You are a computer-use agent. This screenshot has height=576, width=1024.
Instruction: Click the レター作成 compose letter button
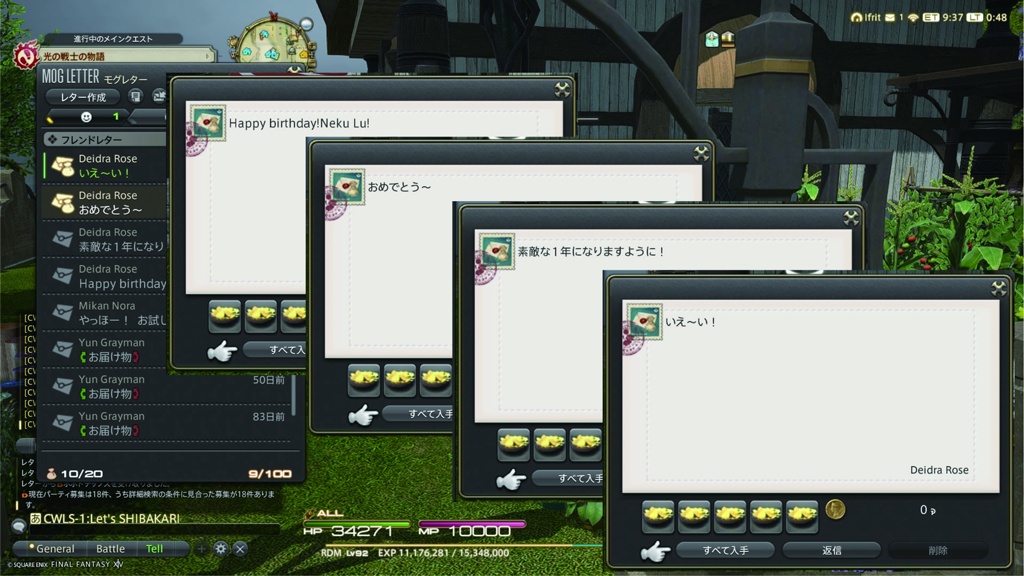pos(82,97)
